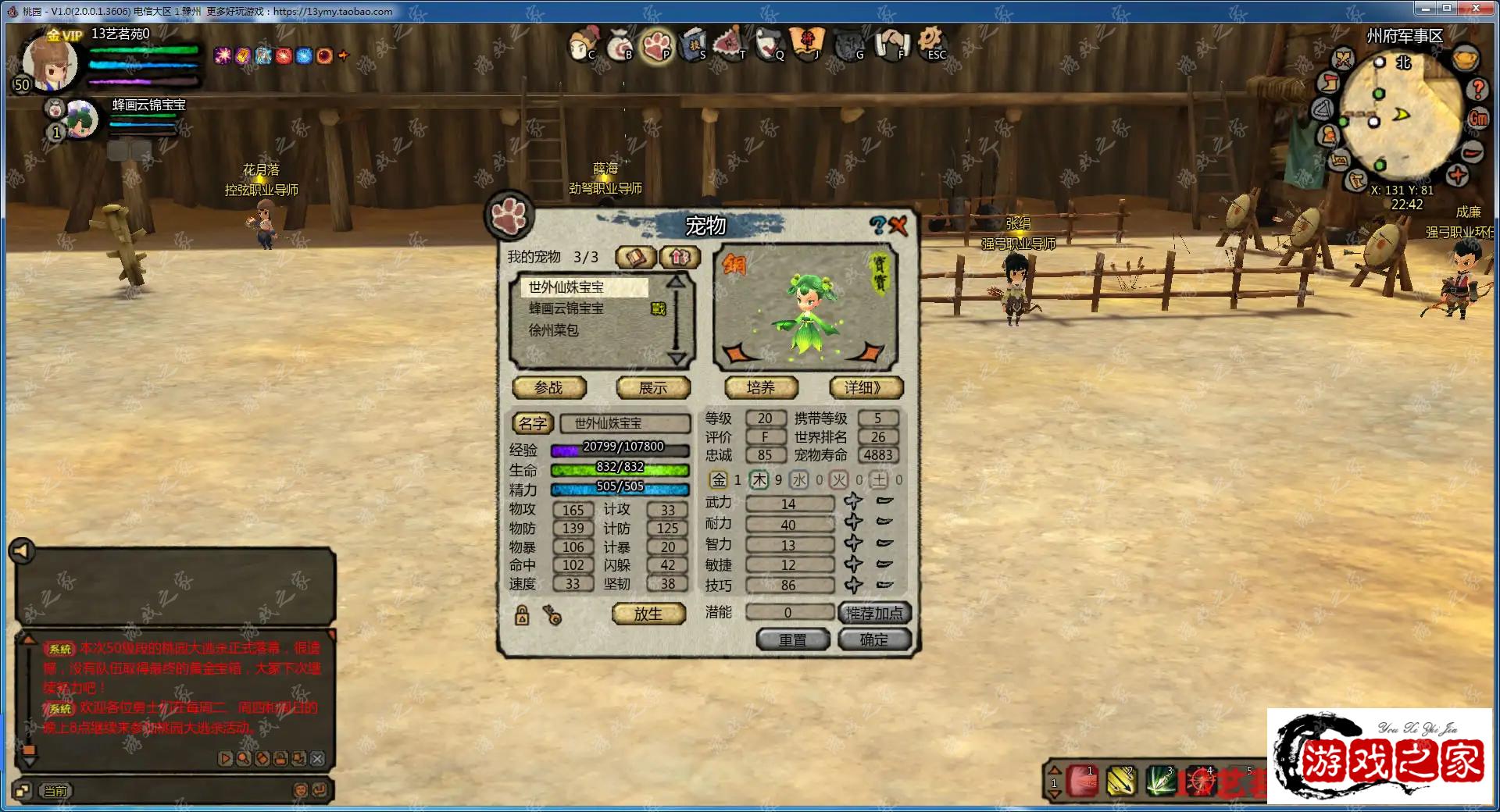Show pet details with 详细 button
This screenshot has height=812, width=1500.
(x=866, y=388)
